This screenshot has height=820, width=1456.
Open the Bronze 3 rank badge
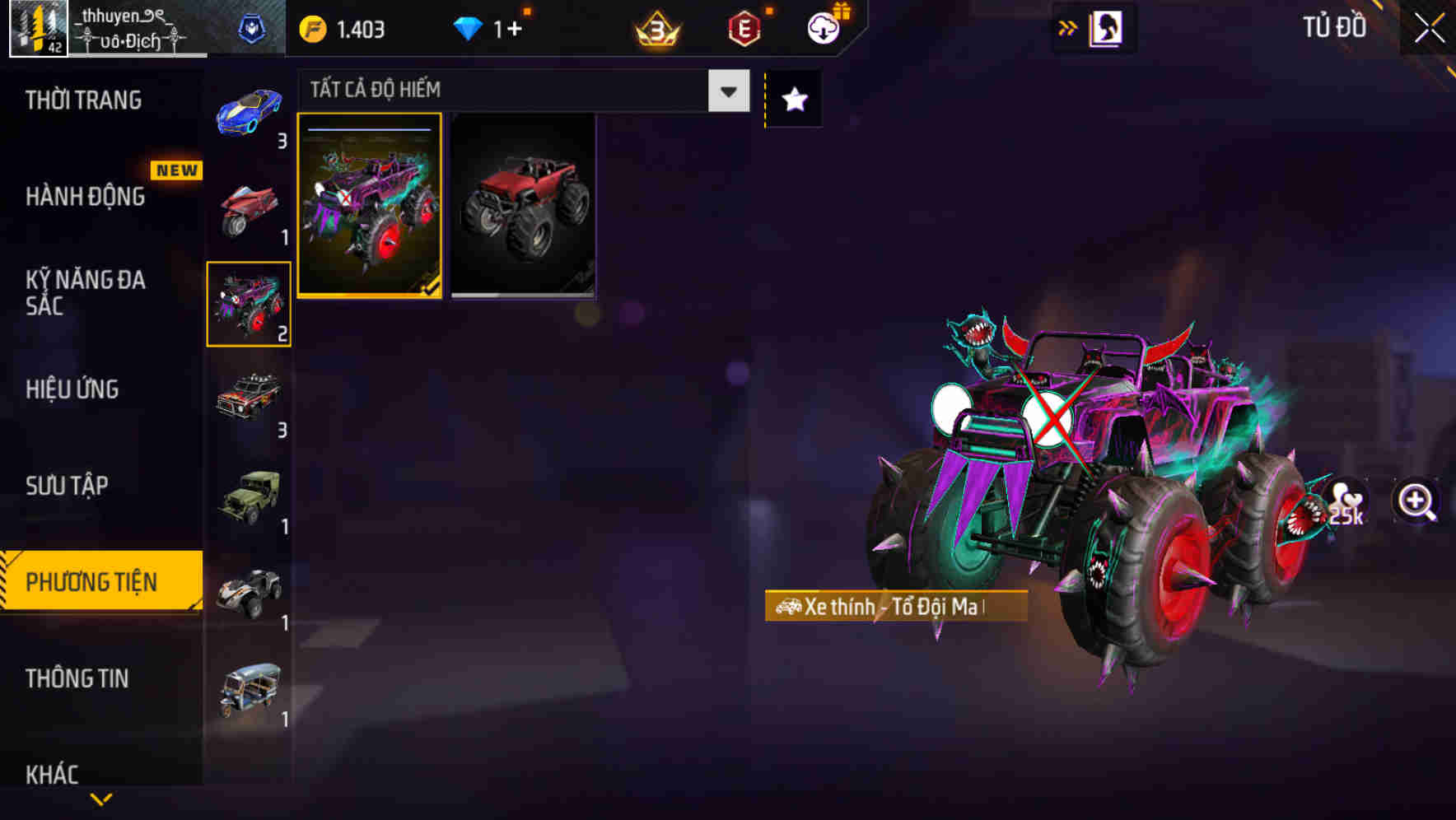click(x=657, y=30)
